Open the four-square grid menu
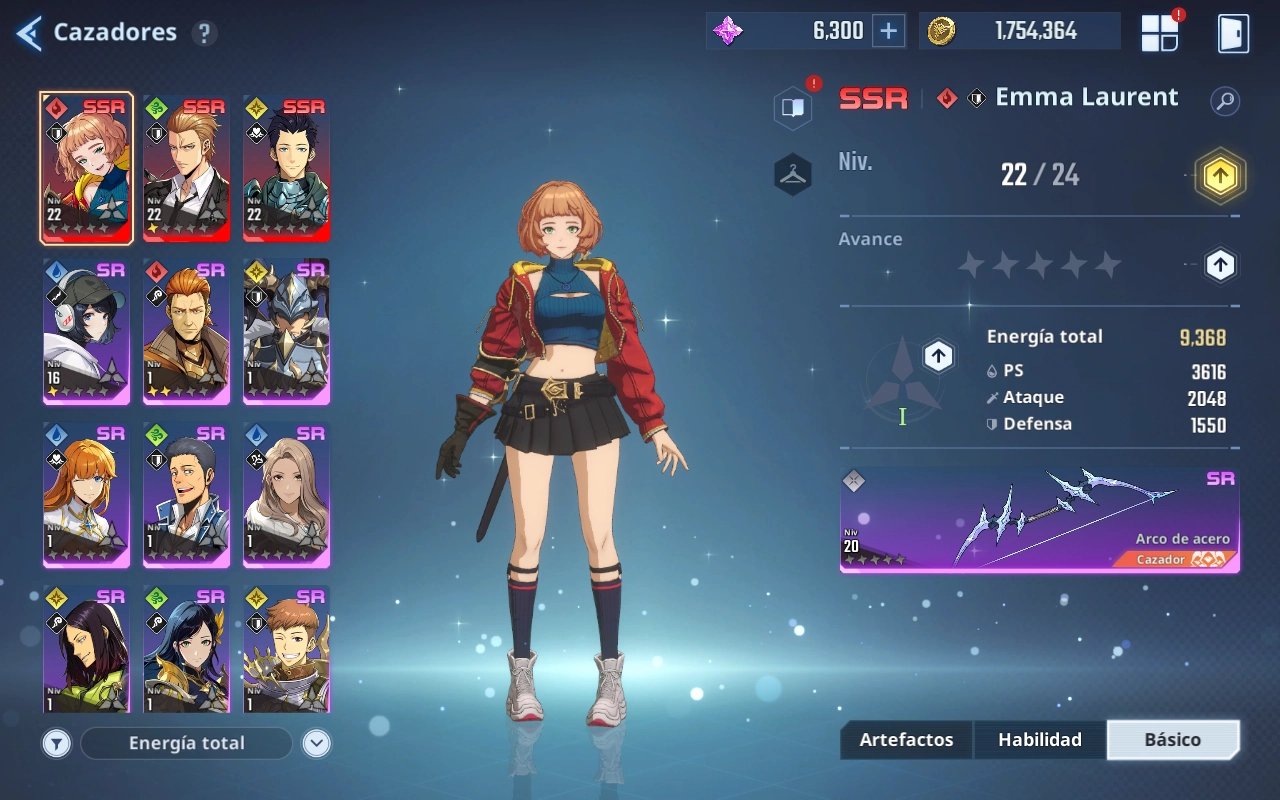The width and height of the screenshot is (1280, 800). pyautogui.click(x=1160, y=33)
